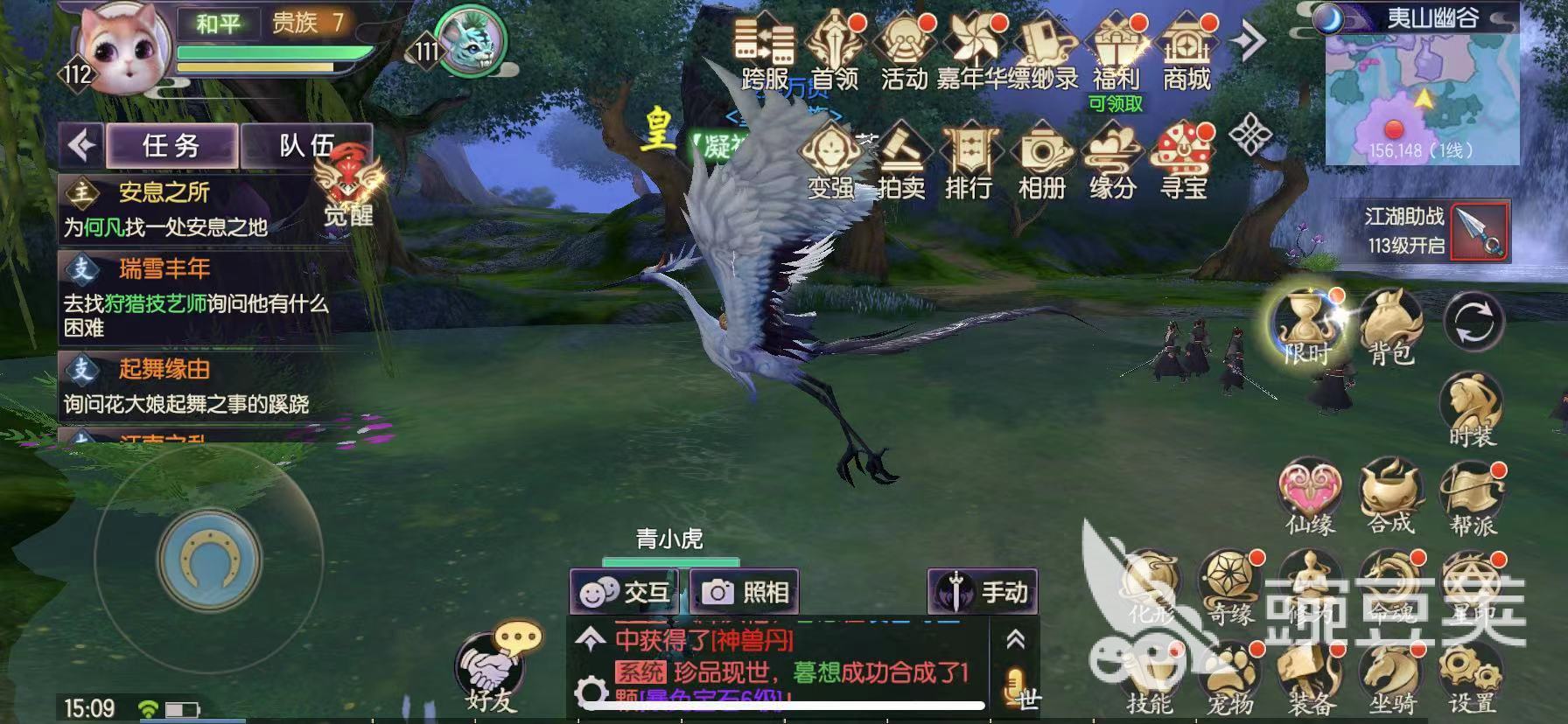1568x724 pixels.
Task: Open the 寻宝 treasure hunt icon
Action: tap(1183, 163)
